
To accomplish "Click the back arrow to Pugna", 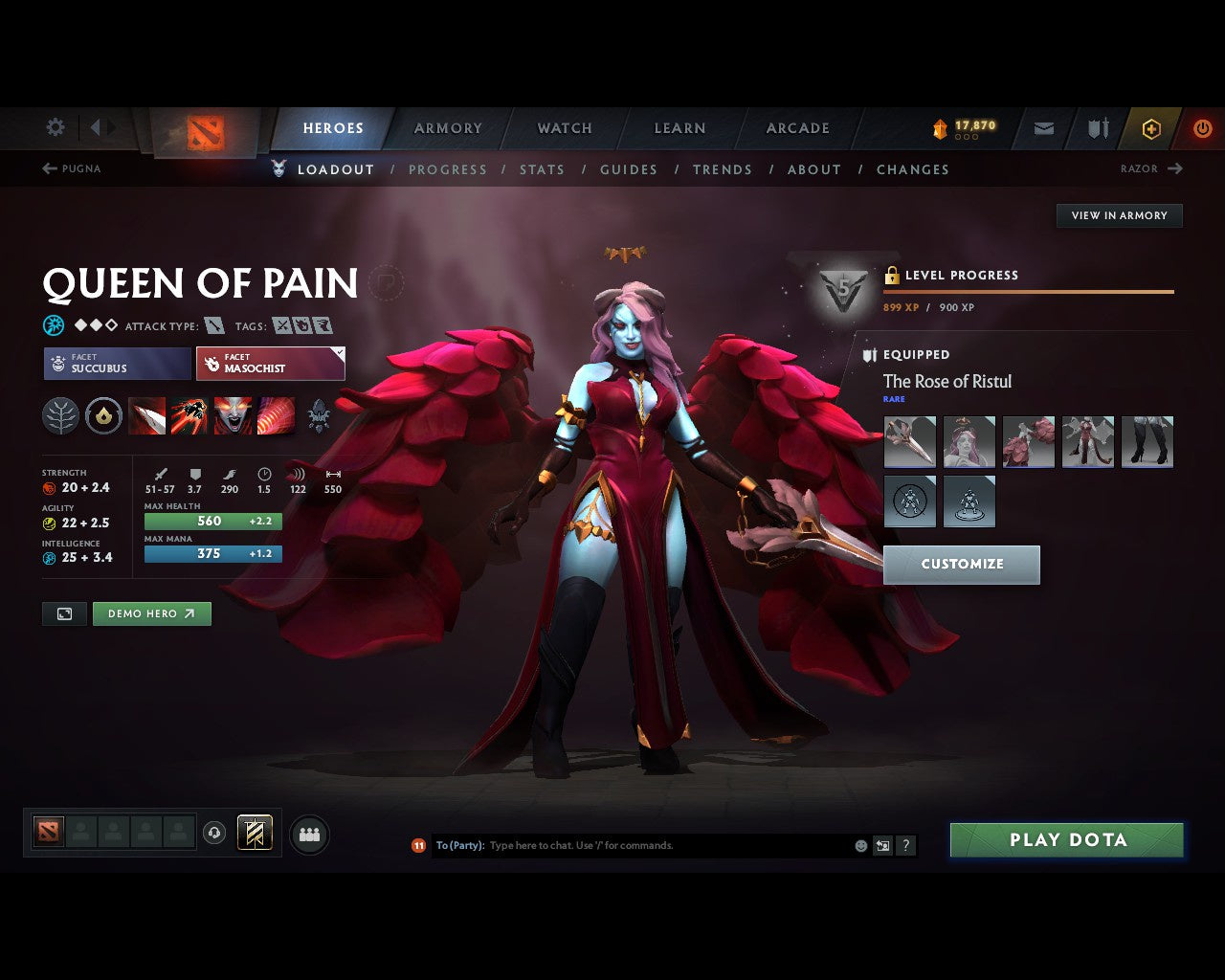I will (x=48, y=168).
